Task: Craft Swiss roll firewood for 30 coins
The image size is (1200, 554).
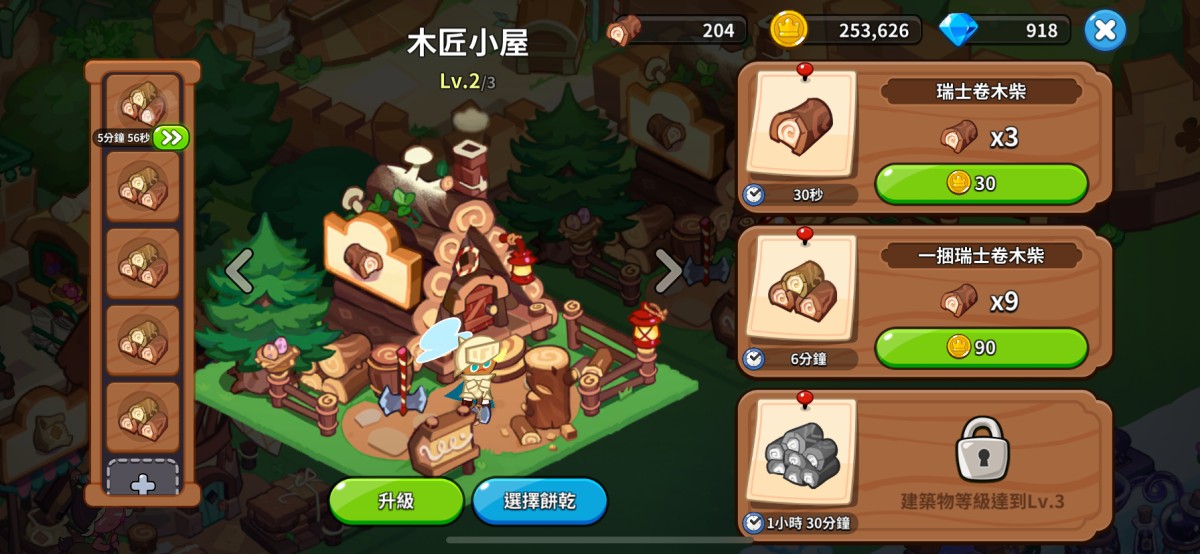Action: [x=980, y=183]
